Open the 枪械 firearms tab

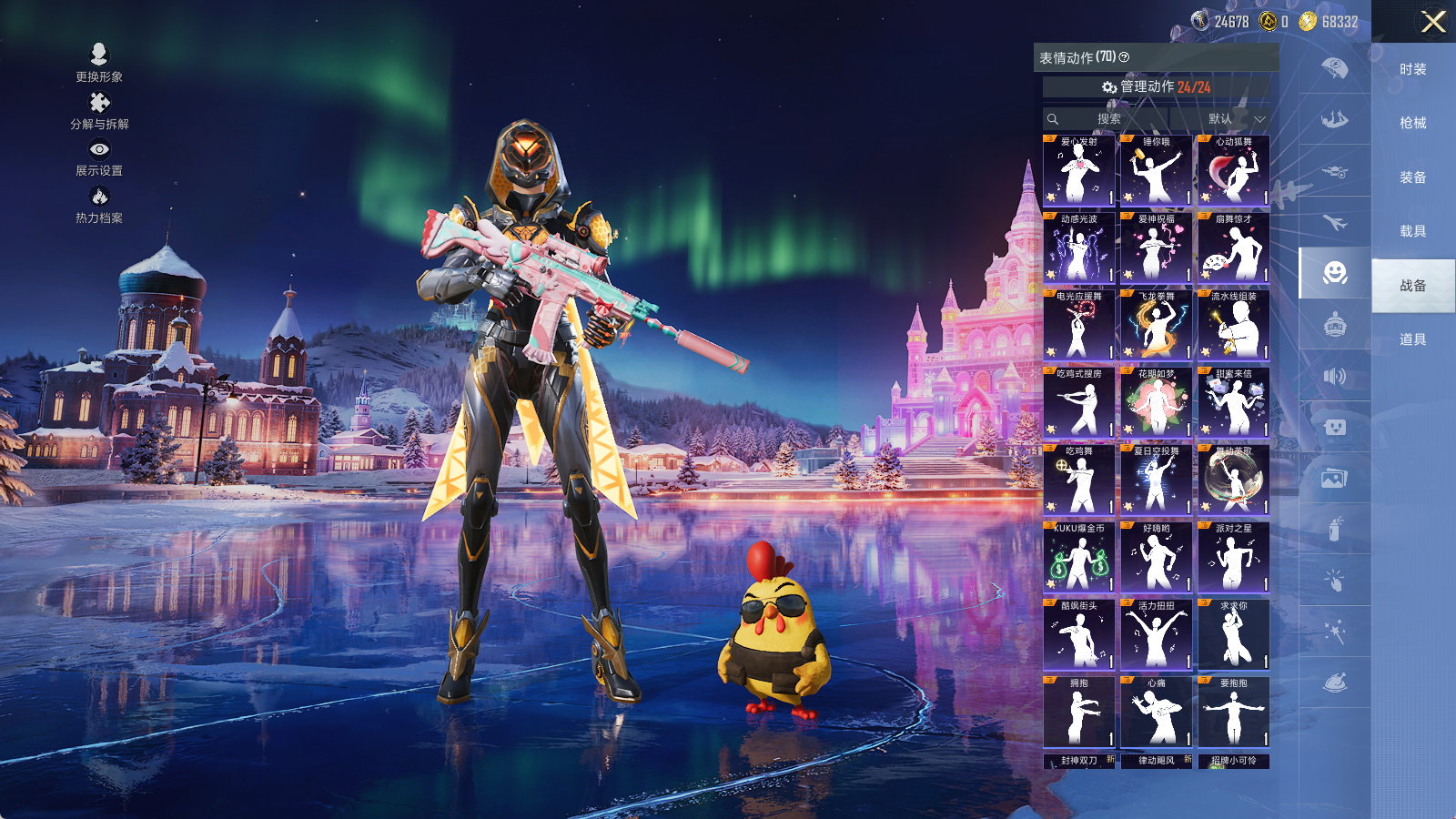(x=1413, y=123)
